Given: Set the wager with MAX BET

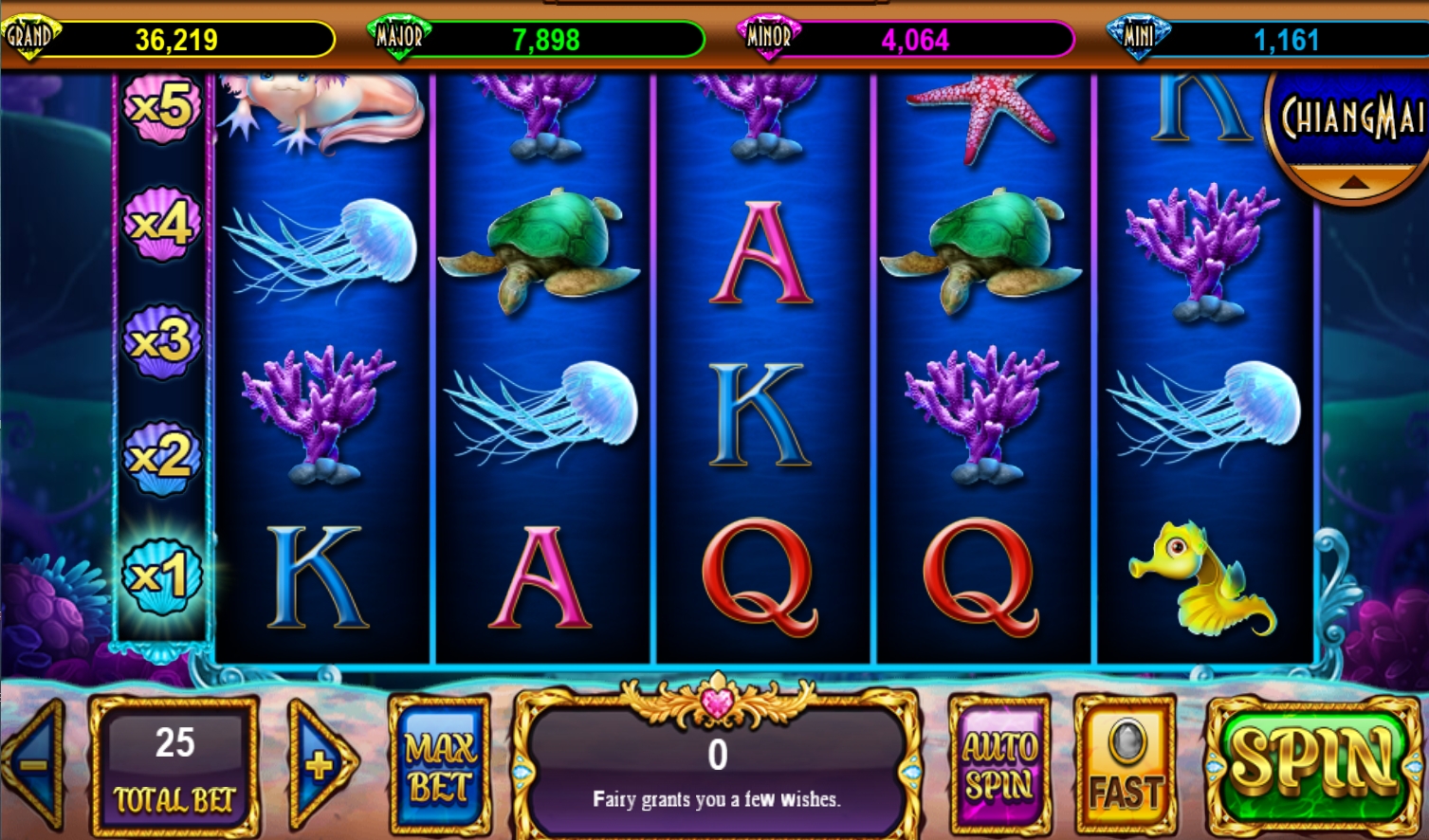Looking at the screenshot, I should pos(440,766).
